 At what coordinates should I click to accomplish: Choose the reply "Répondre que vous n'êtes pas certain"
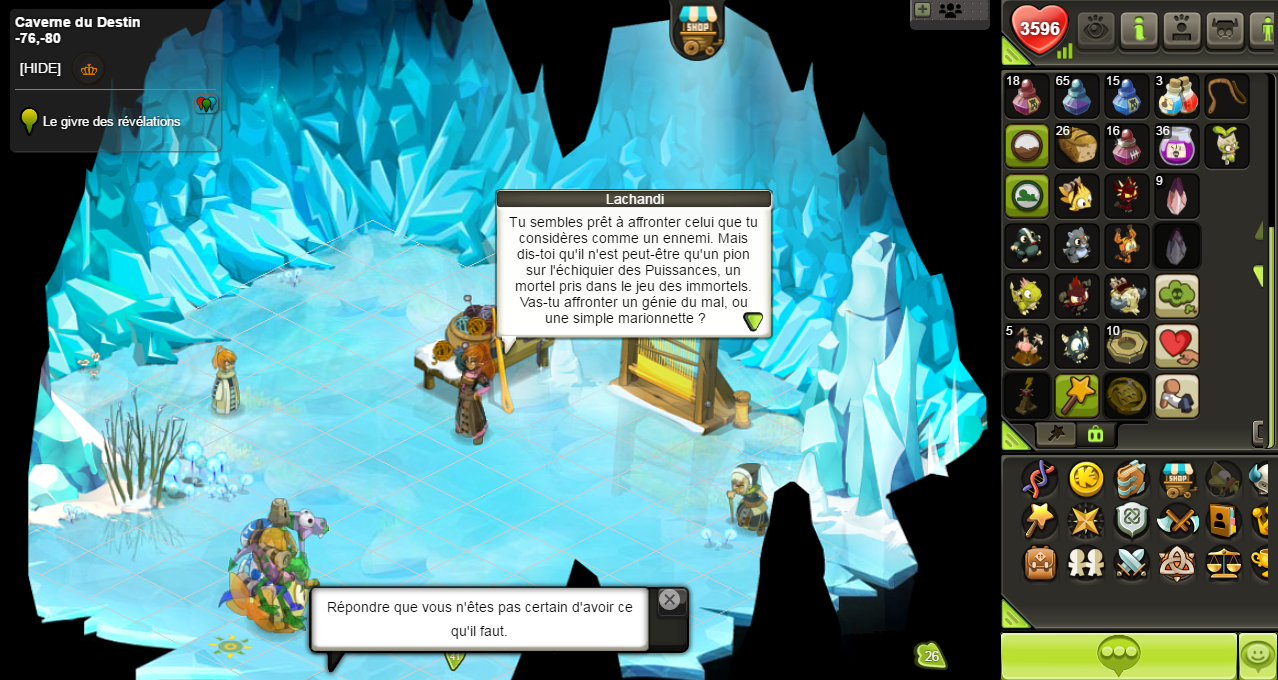(479, 619)
